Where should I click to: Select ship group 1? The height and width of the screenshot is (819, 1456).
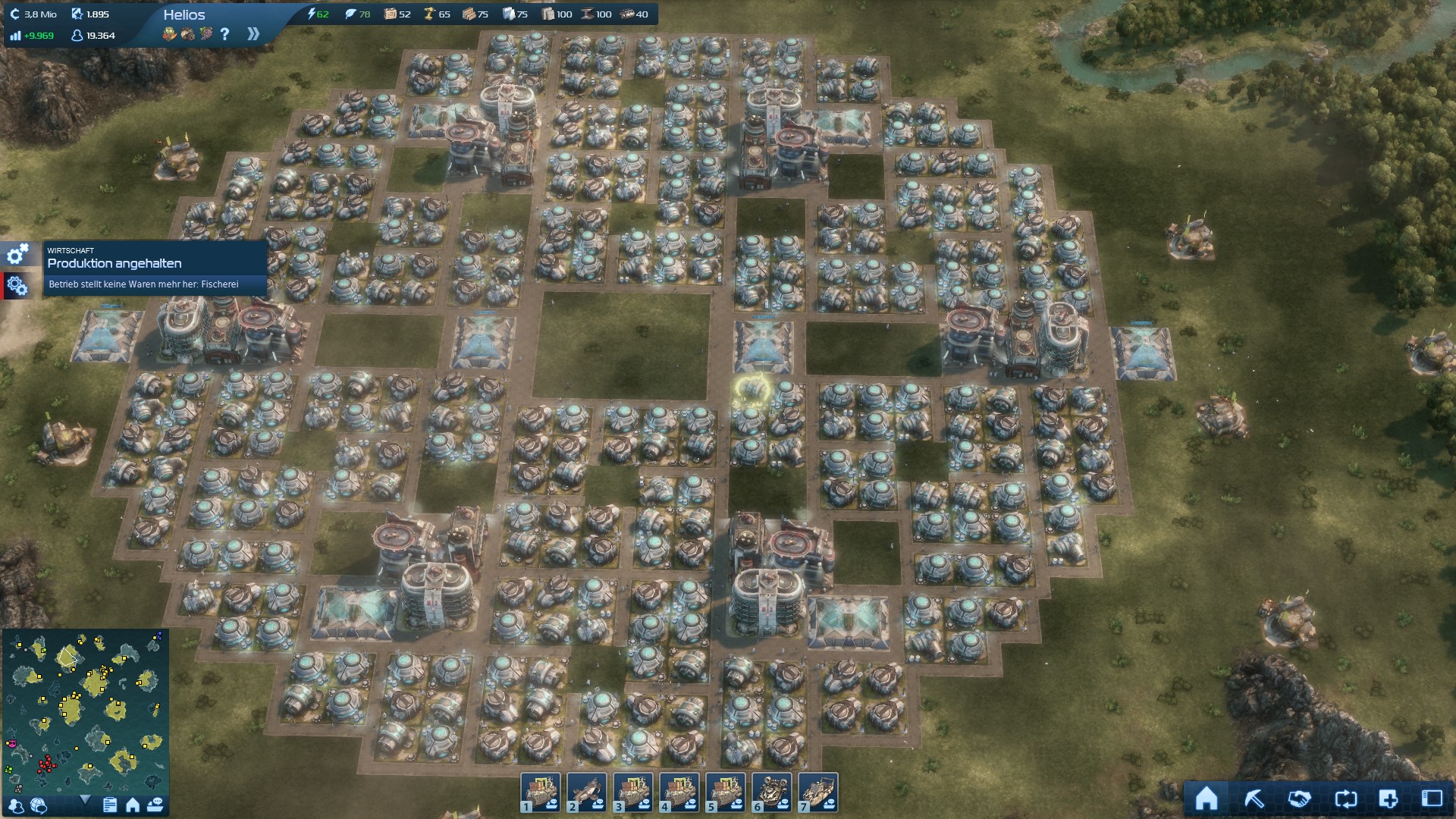[x=541, y=792]
